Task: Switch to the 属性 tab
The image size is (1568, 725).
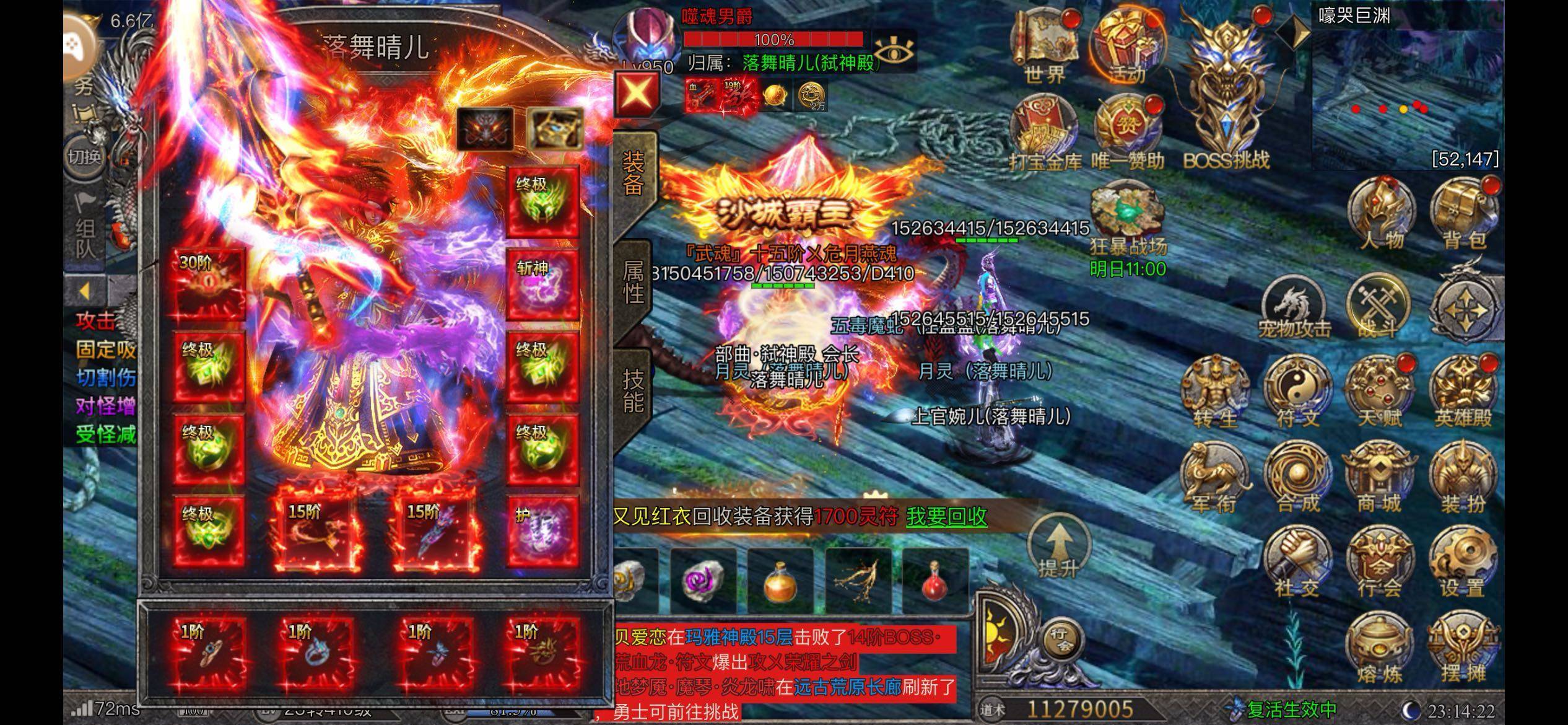Action: pos(633,282)
